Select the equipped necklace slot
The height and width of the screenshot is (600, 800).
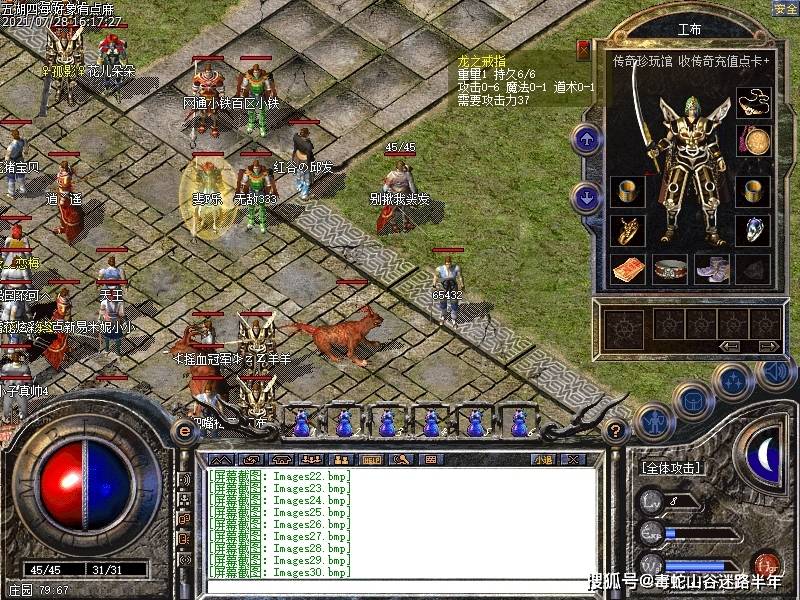[x=753, y=102]
